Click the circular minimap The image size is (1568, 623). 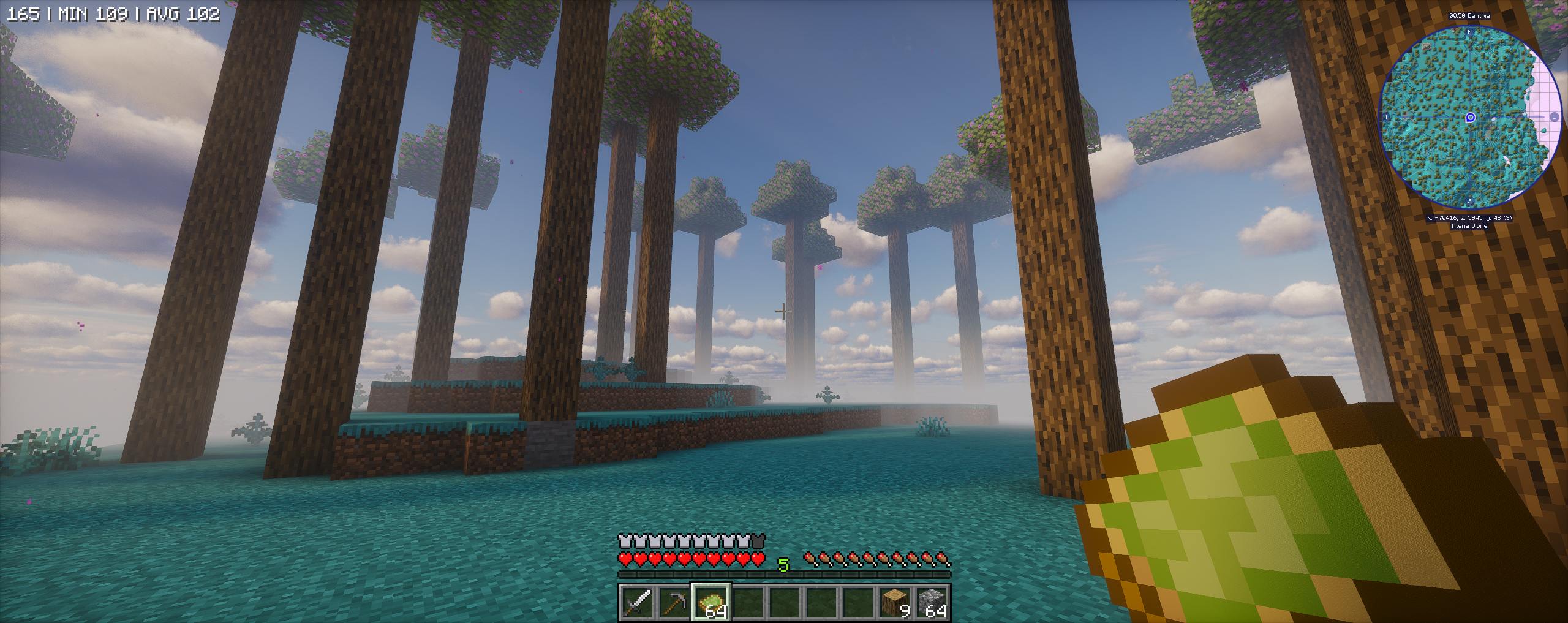(x=1469, y=117)
